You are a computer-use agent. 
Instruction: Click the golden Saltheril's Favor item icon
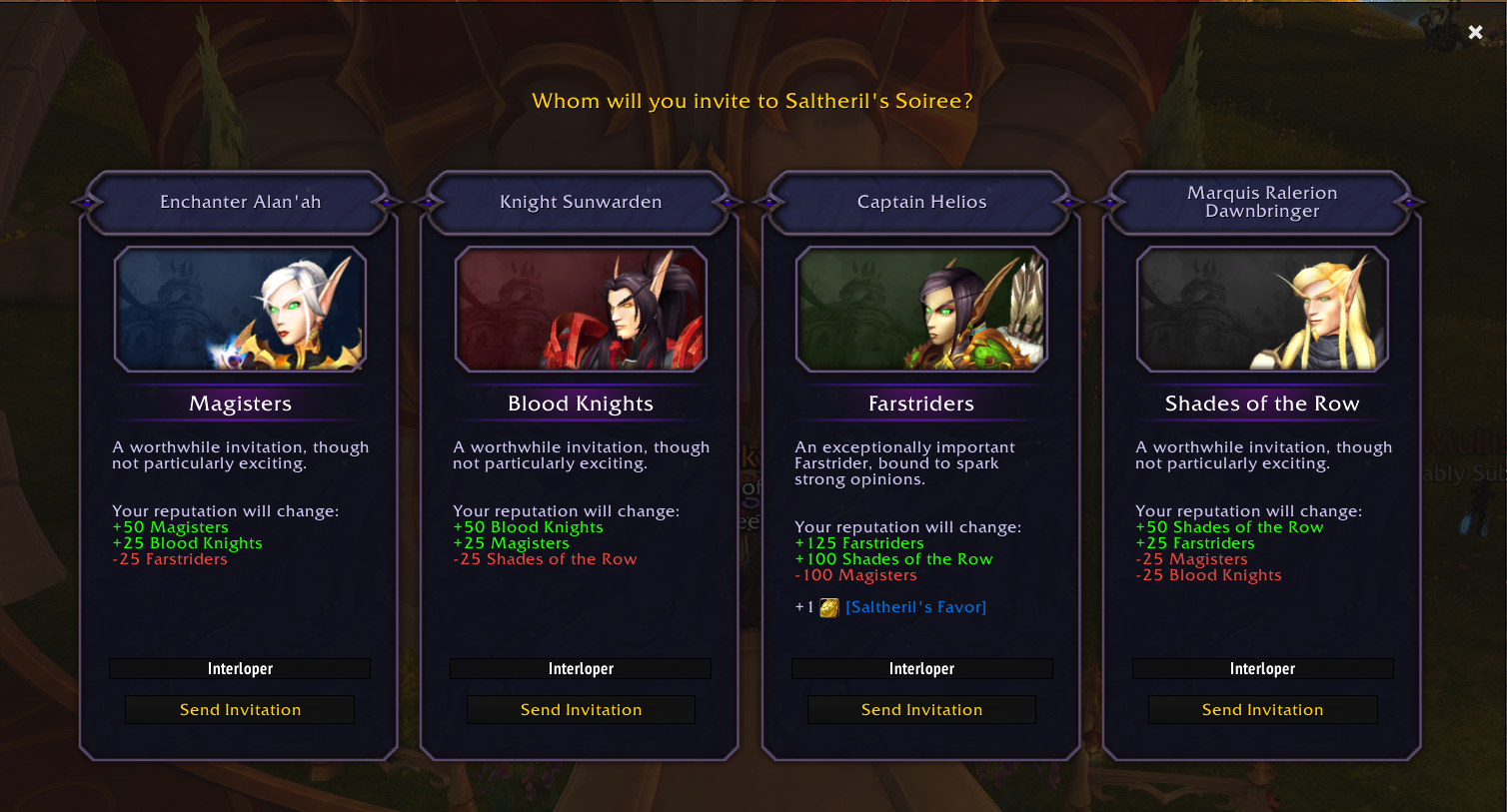tap(828, 606)
